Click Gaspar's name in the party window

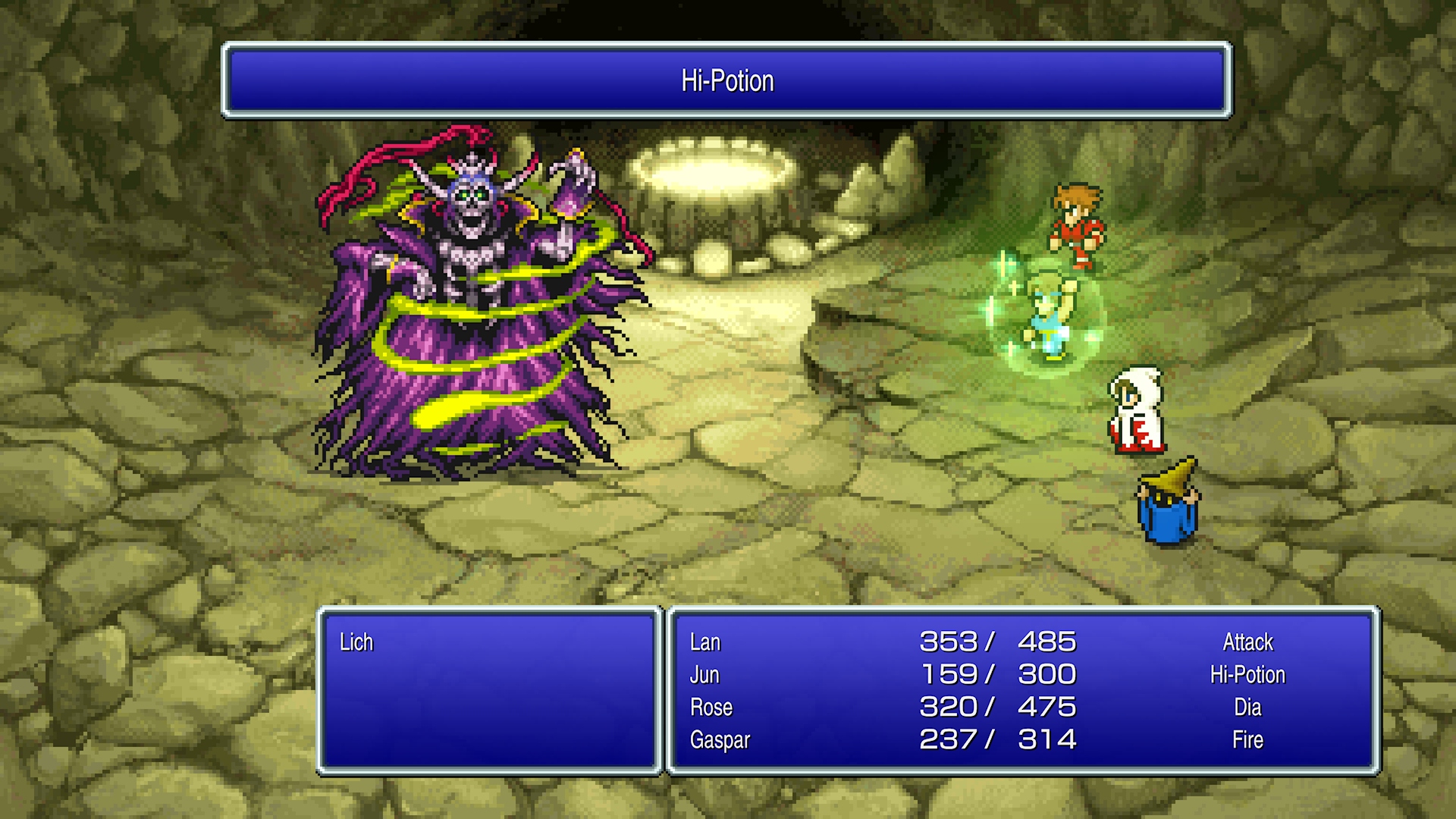(x=719, y=740)
